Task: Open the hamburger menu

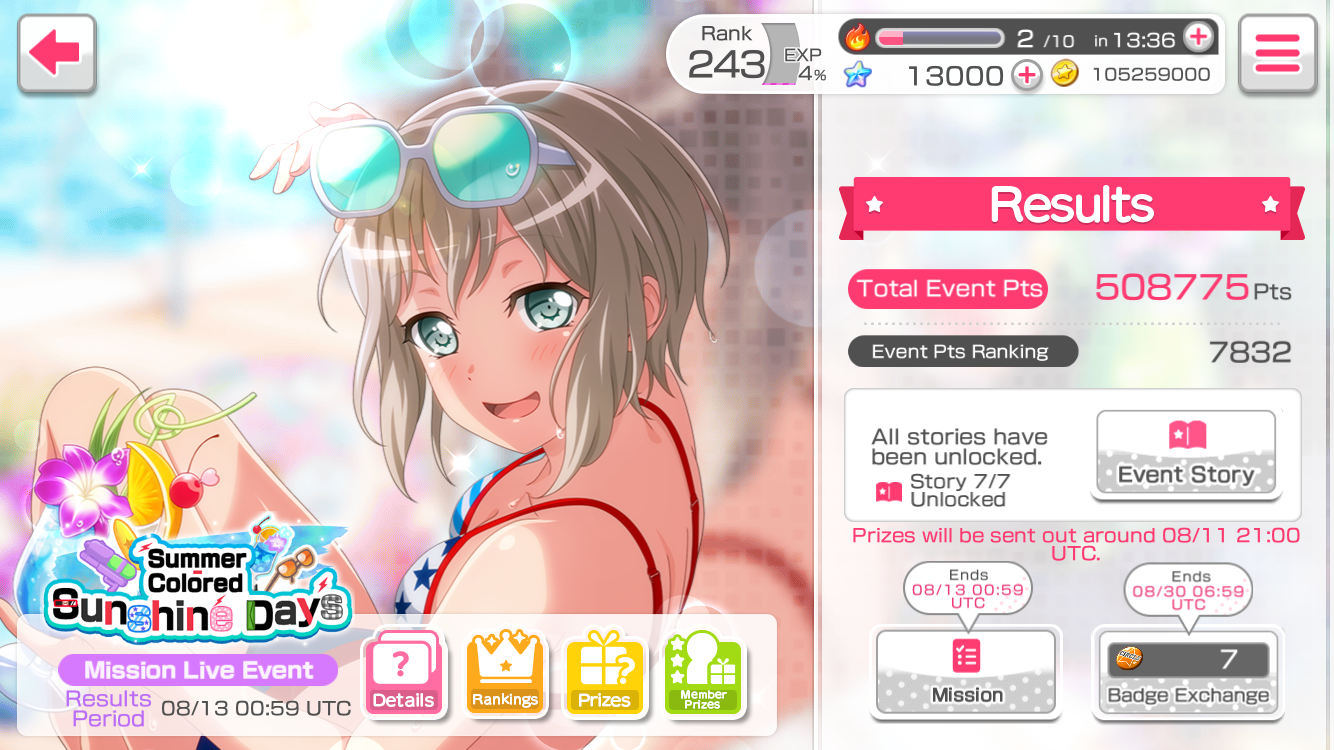Action: click(x=1277, y=54)
